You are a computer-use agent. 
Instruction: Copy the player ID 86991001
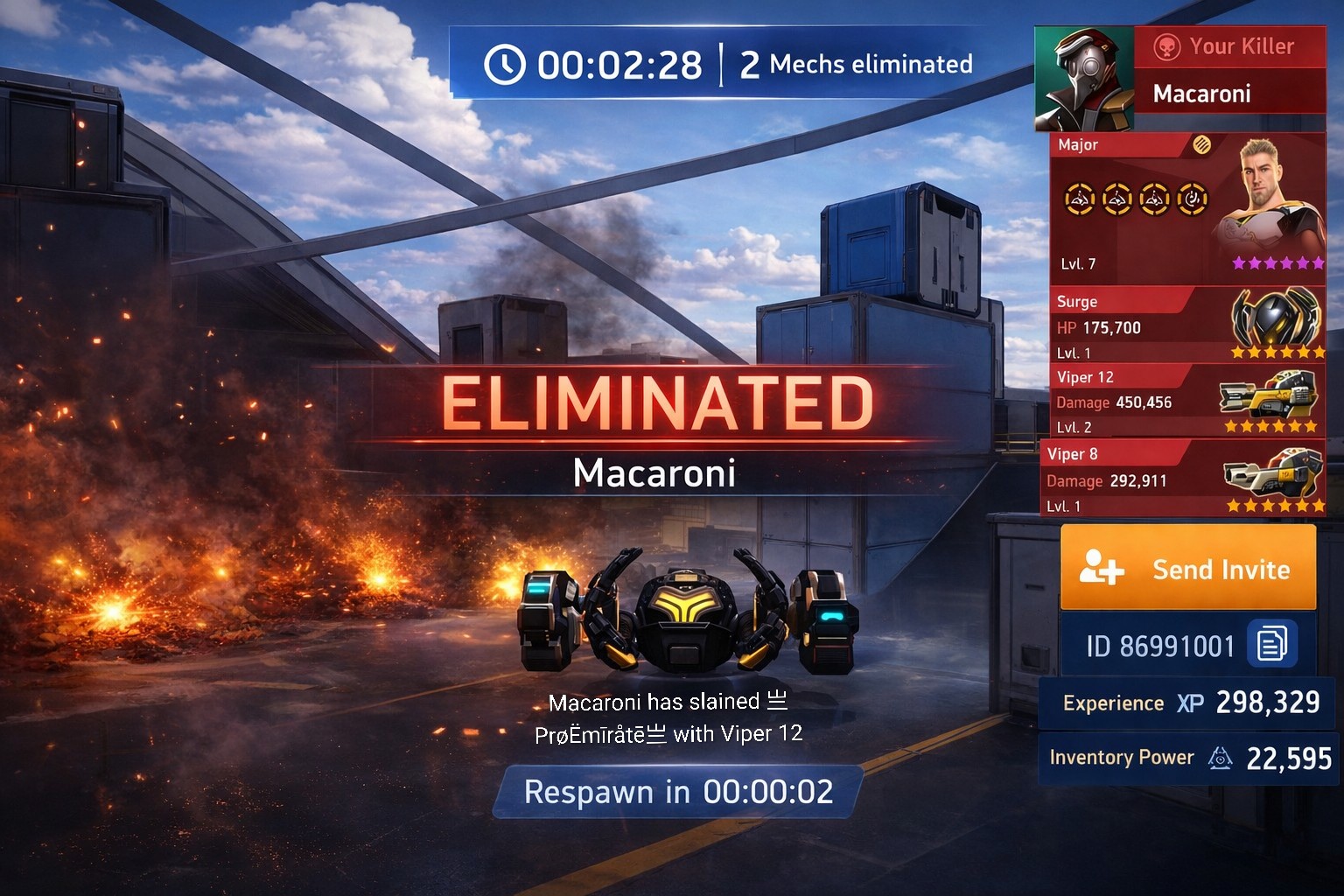click(1271, 644)
